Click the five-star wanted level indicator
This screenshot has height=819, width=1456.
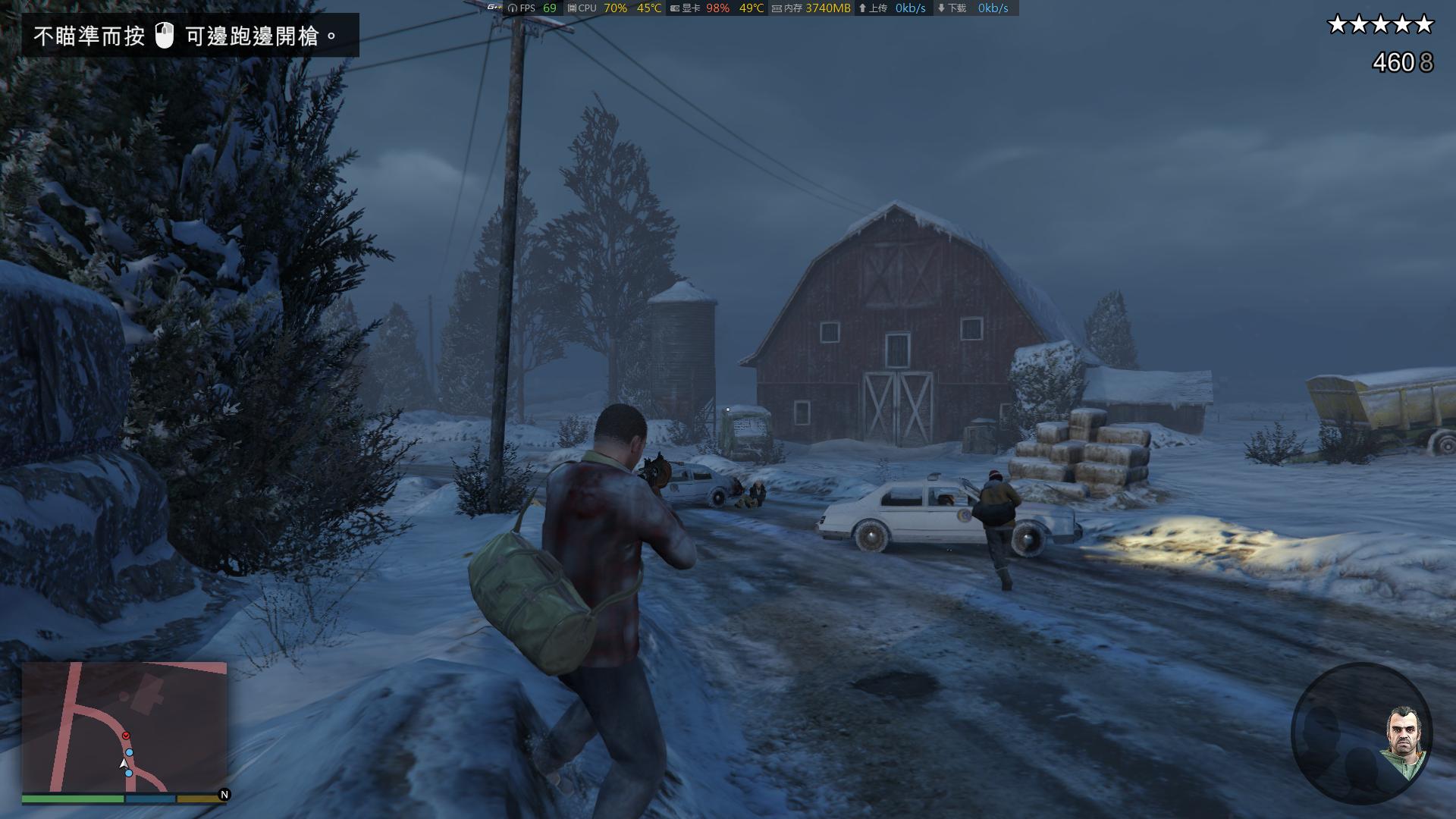coord(1380,25)
